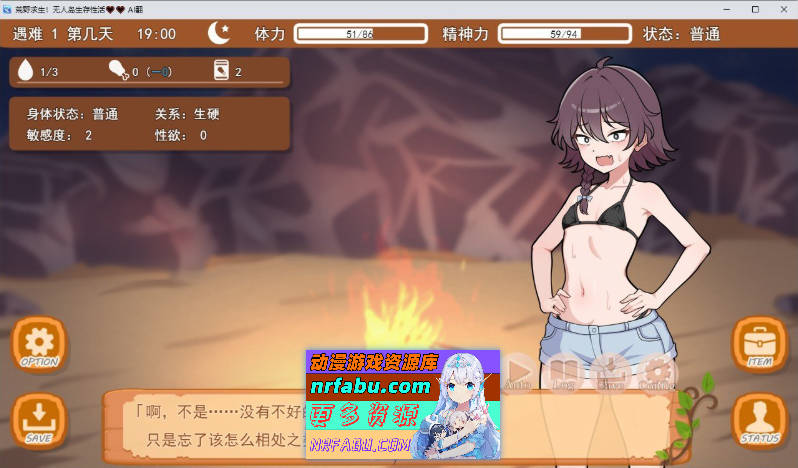
Task: Open the STATUS character screen
Action: pos(759,420)
